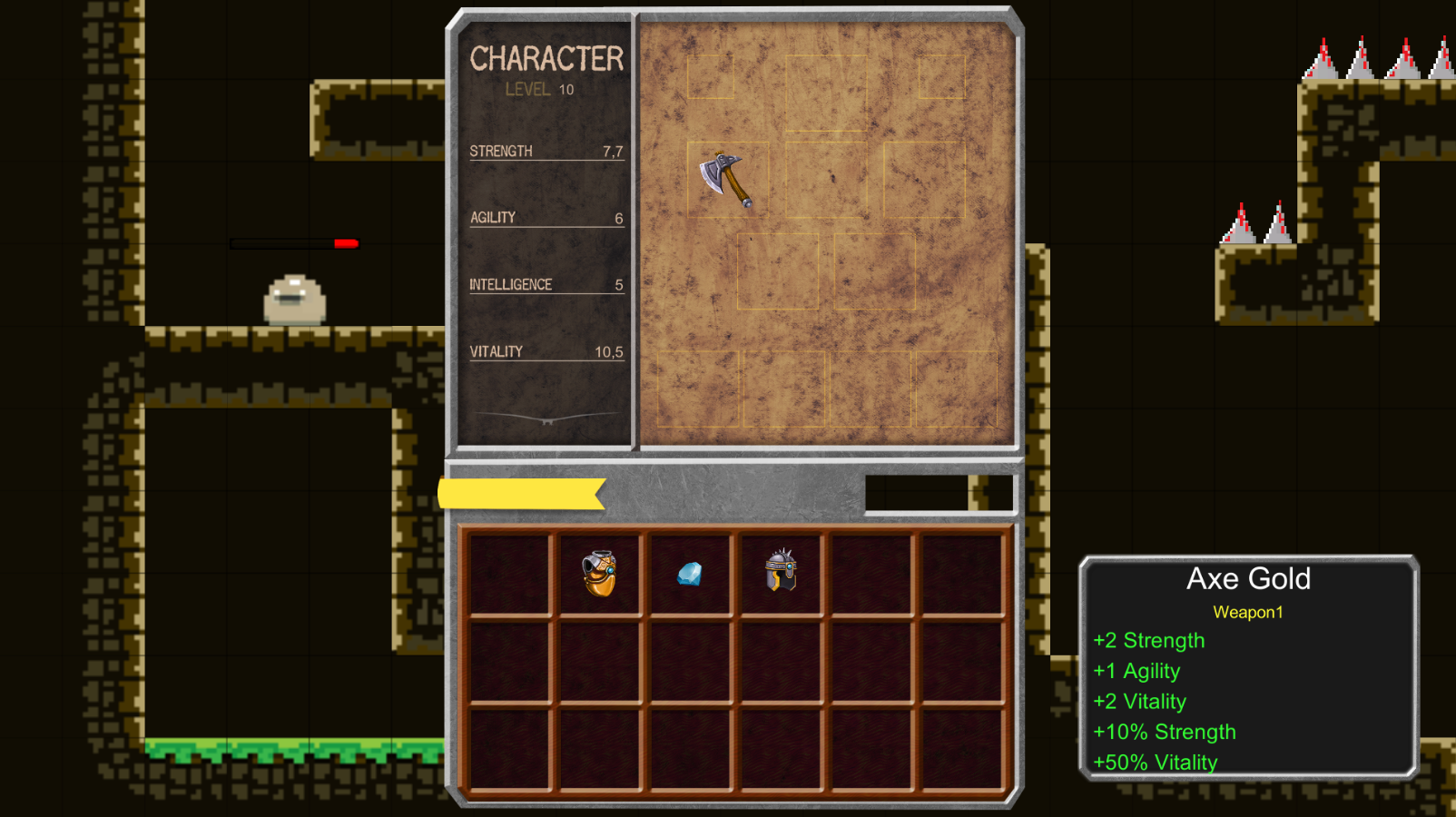
Task: Click the small signature flourish under Vitality
Action: click(x=546, y=418)
